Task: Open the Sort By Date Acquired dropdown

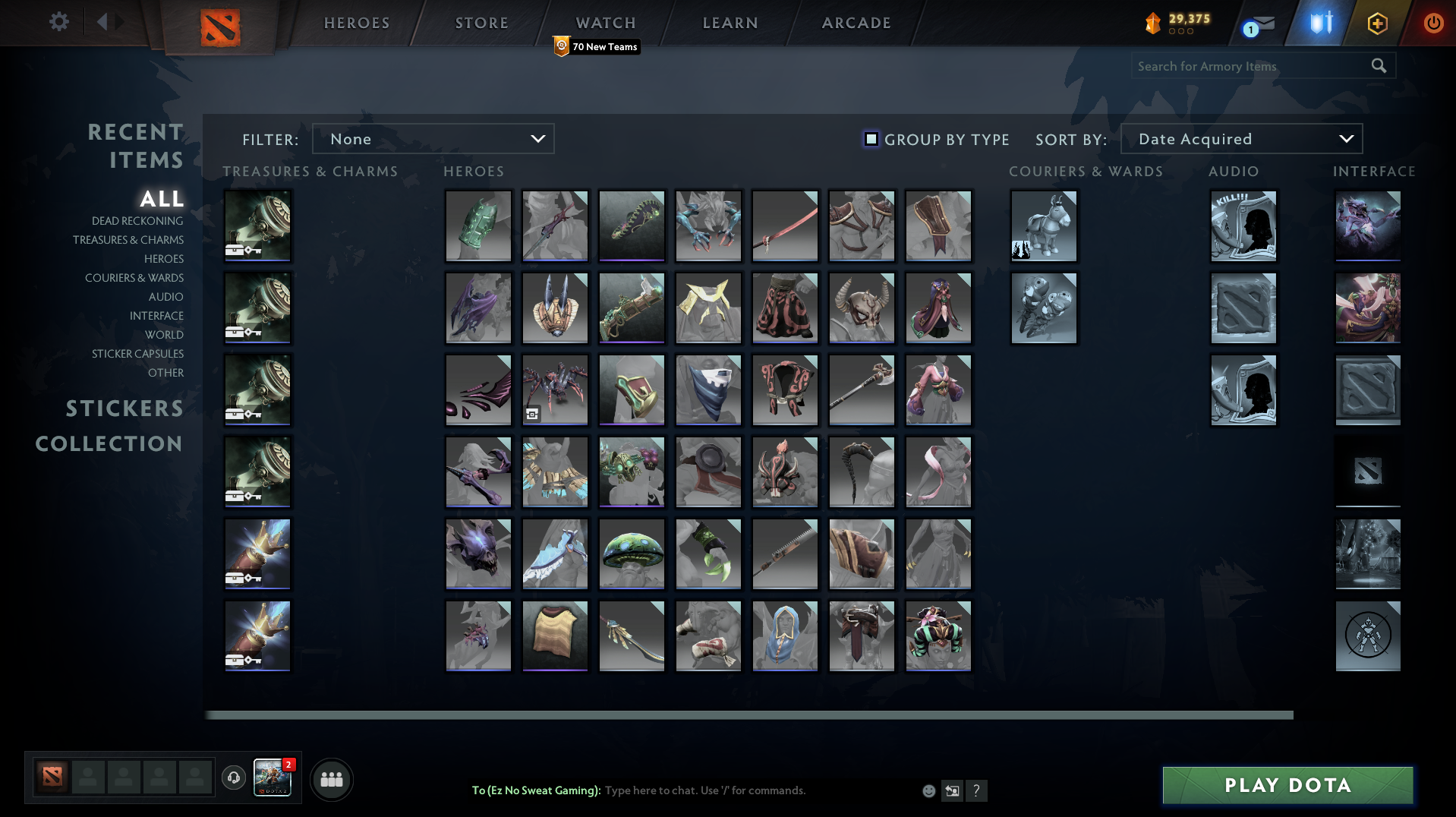Action: [x=1240, y=139]
